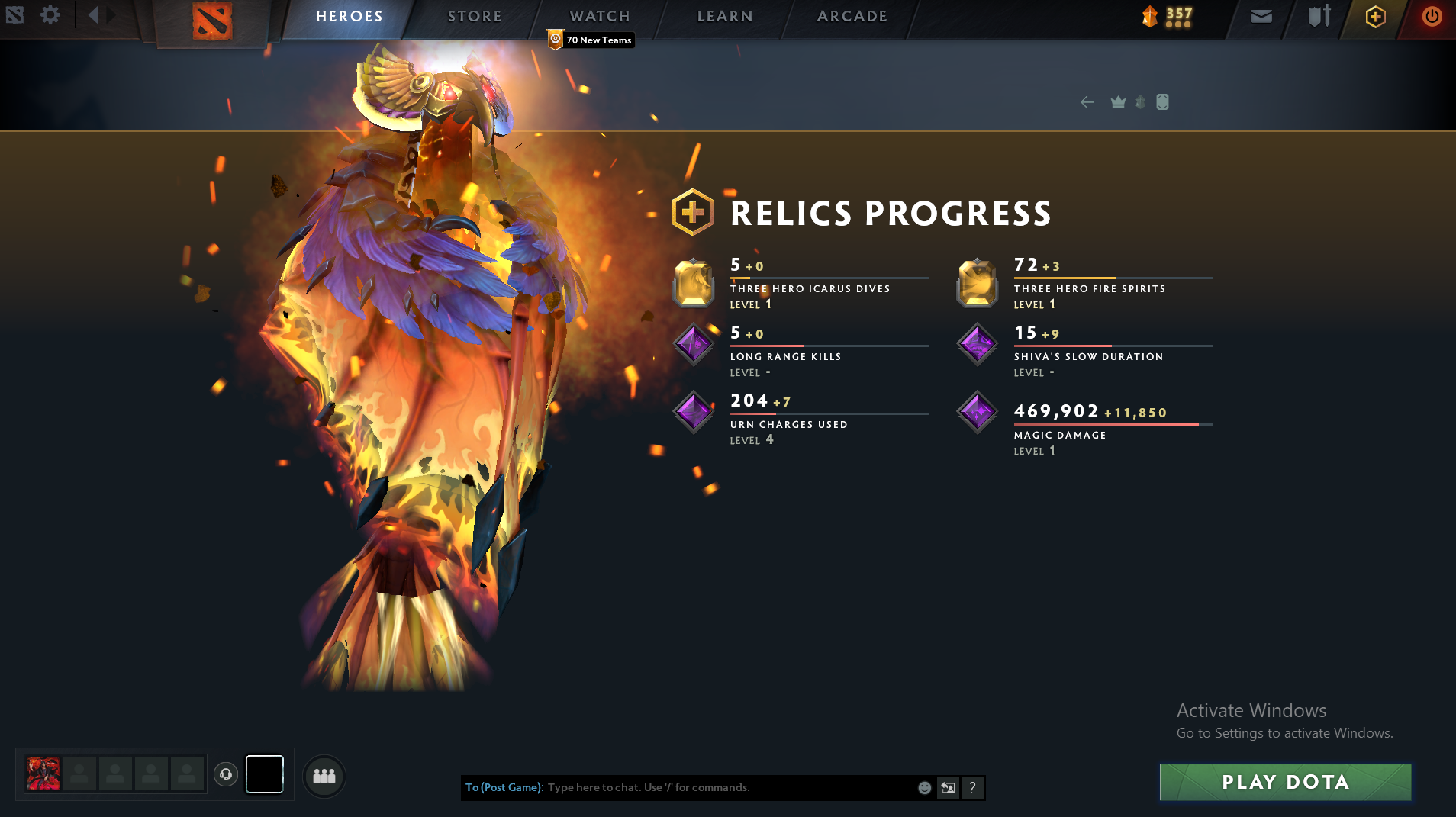Open the friends list group icon

(324, 775)
